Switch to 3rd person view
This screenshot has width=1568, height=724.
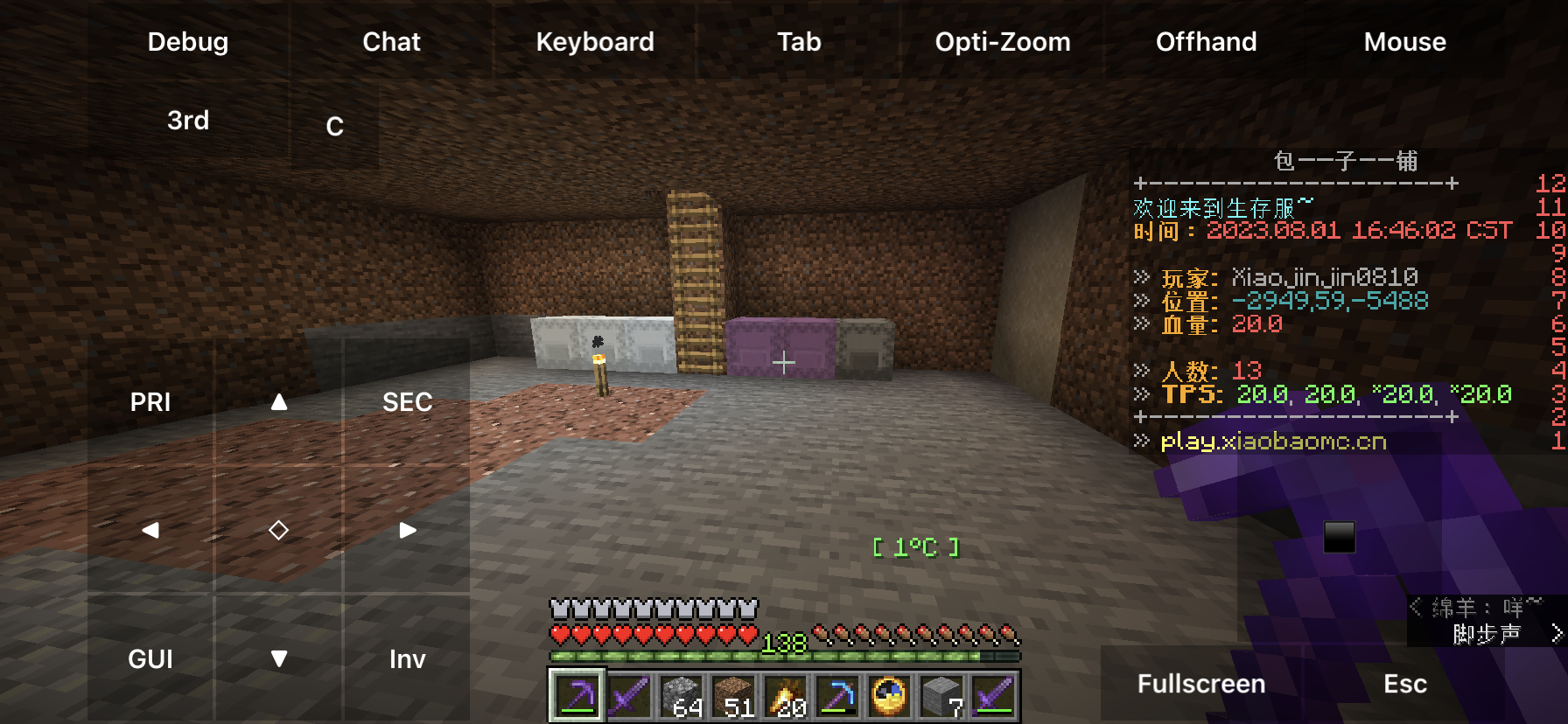point(188,121)
